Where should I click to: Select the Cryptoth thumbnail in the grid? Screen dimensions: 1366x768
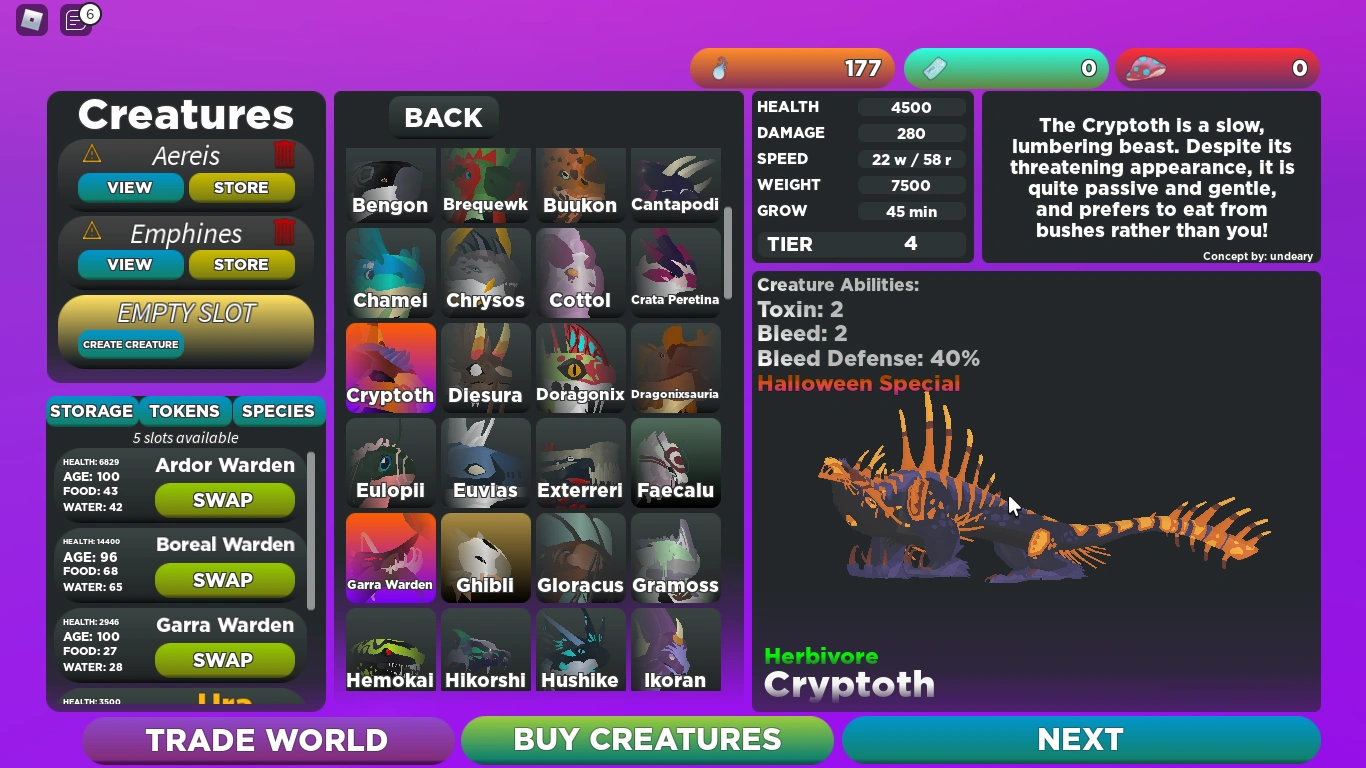click(x=390, y=367)
